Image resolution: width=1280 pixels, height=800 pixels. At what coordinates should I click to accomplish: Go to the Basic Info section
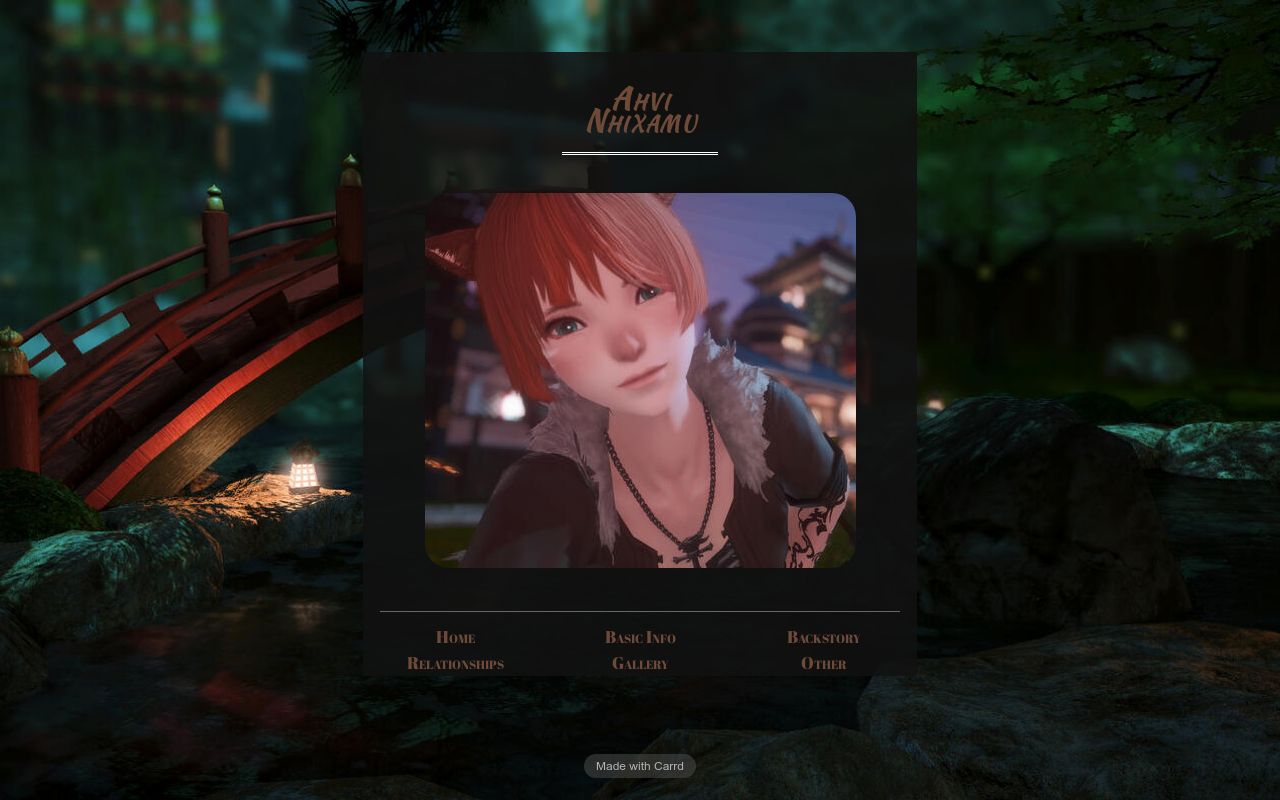[640, 637]
